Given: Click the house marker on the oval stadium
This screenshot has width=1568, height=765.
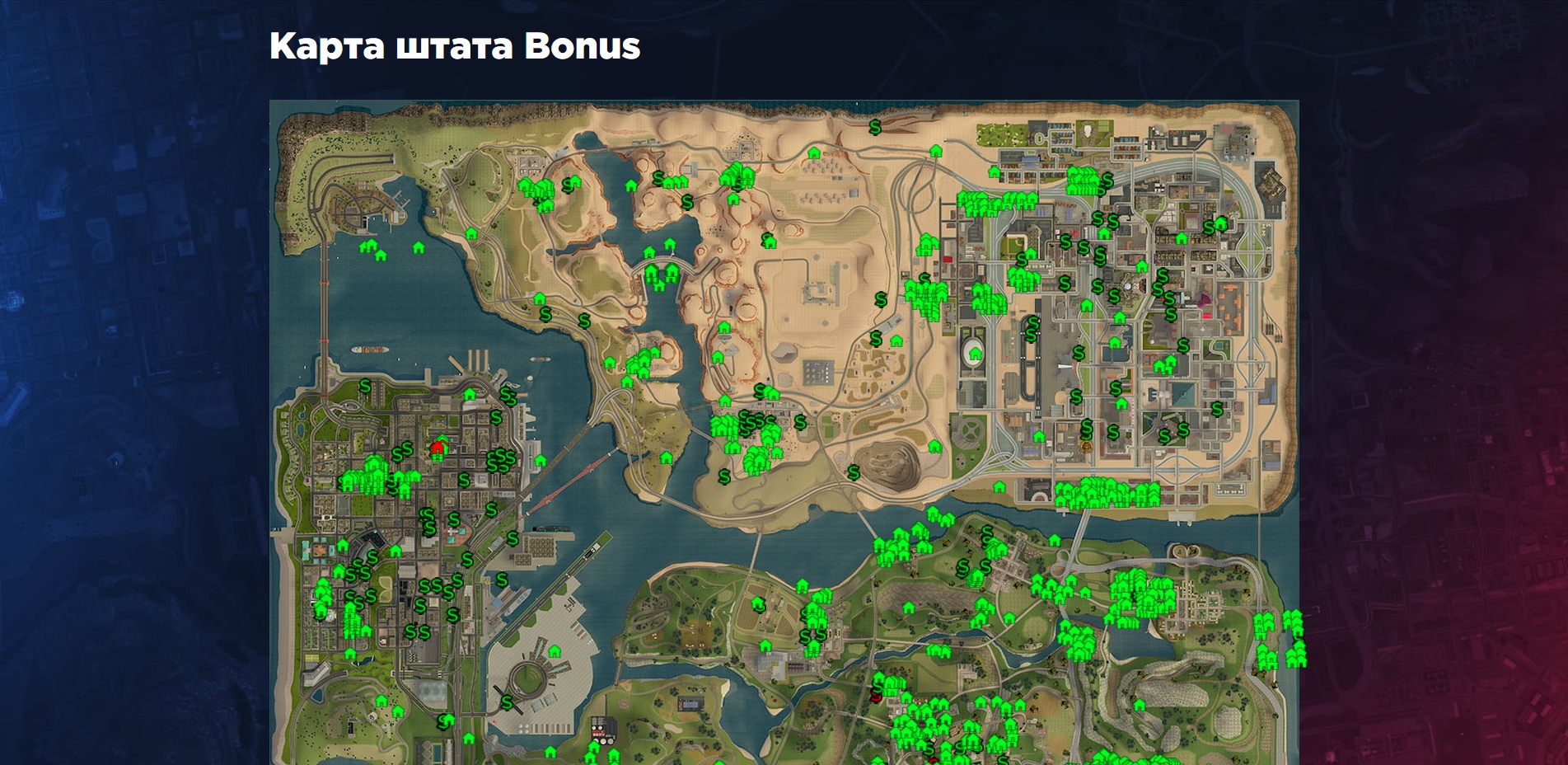Looking at the screenshot, I should click(976, 354).
